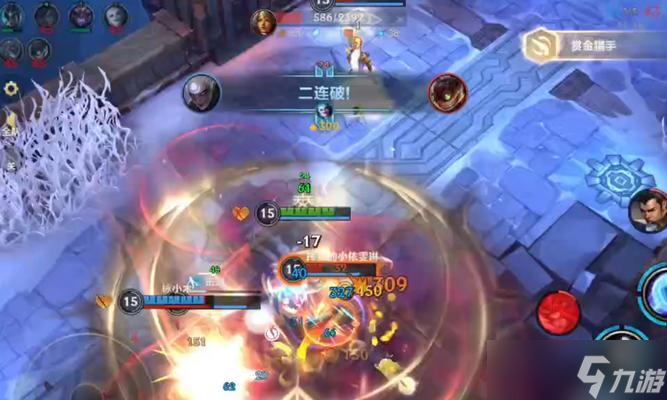Activate the red orb summoner skill
Viewport: 667px width, 400px height.
pos(558,312)
